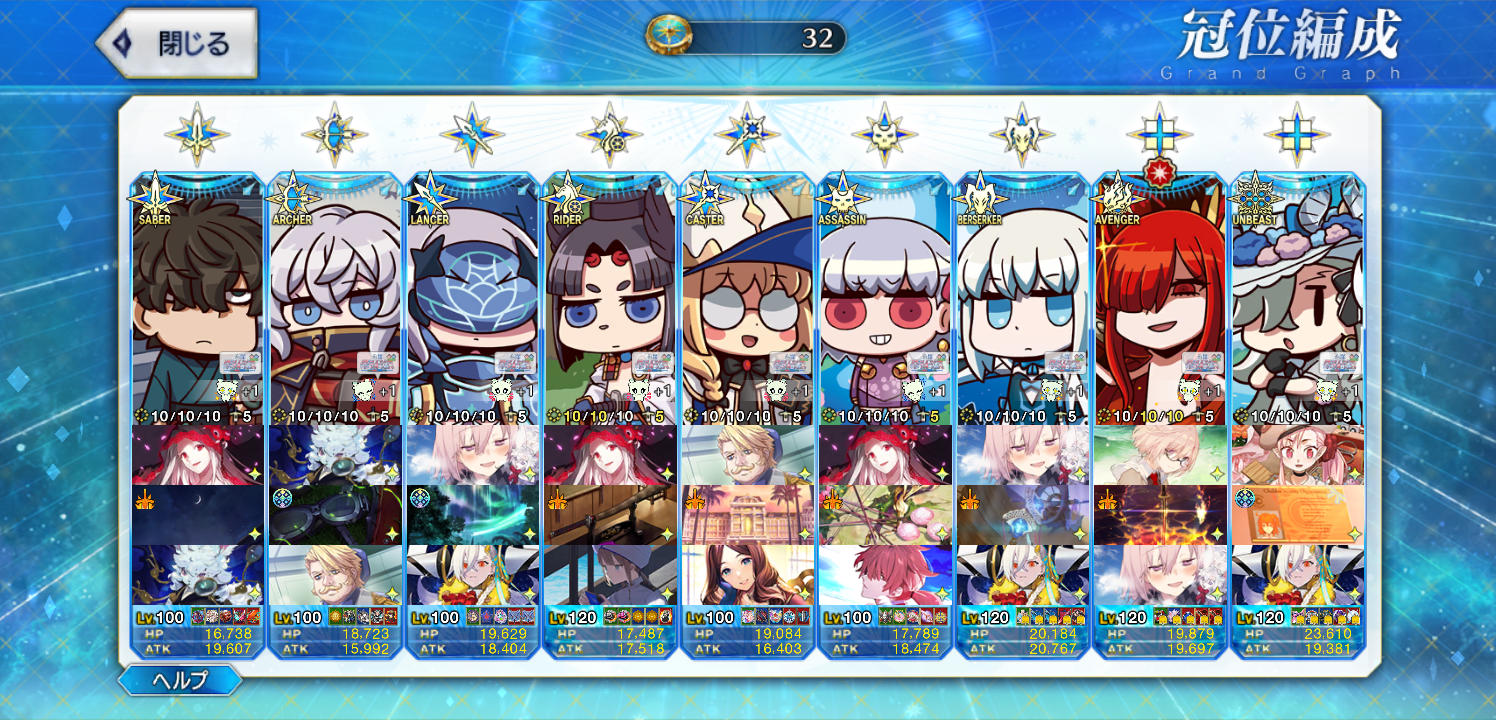
Task: Close the Grand Graph screen with 閉じる
Action: [x=177, y=44]
